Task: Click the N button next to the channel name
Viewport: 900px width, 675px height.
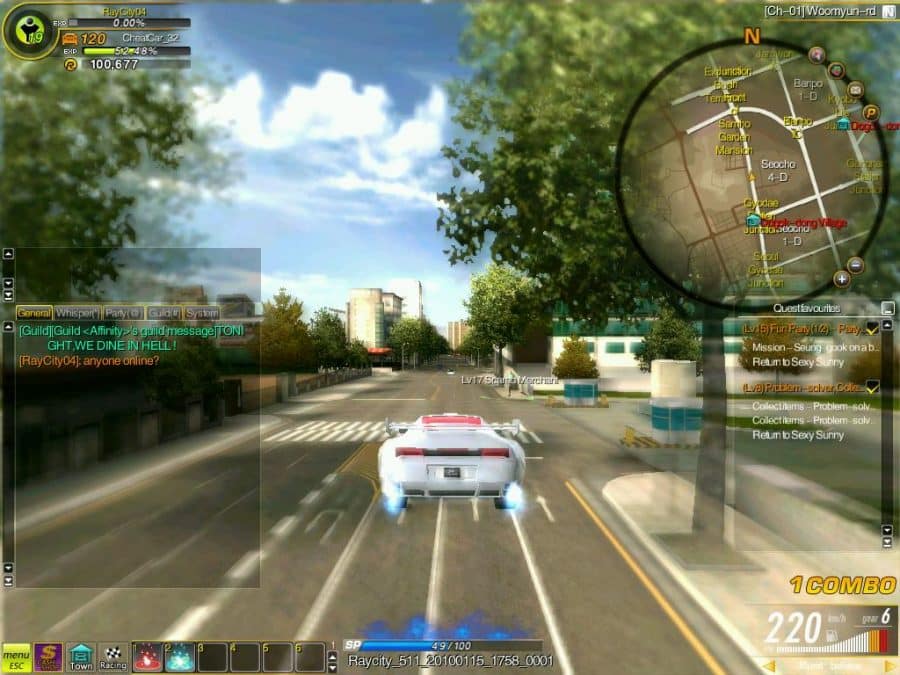Action: [x=887, y=11]
